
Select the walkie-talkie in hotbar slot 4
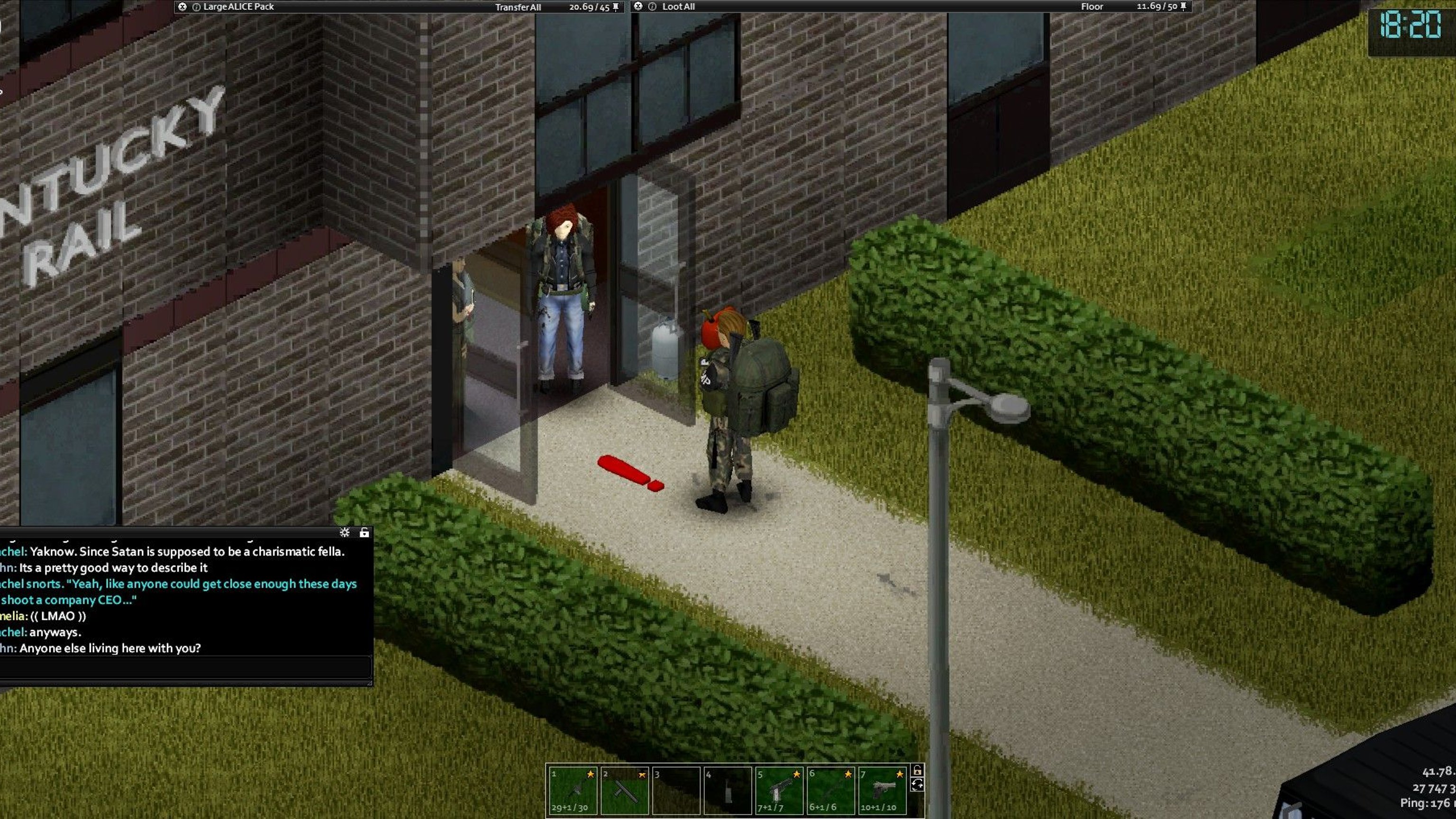coord(728,790)
